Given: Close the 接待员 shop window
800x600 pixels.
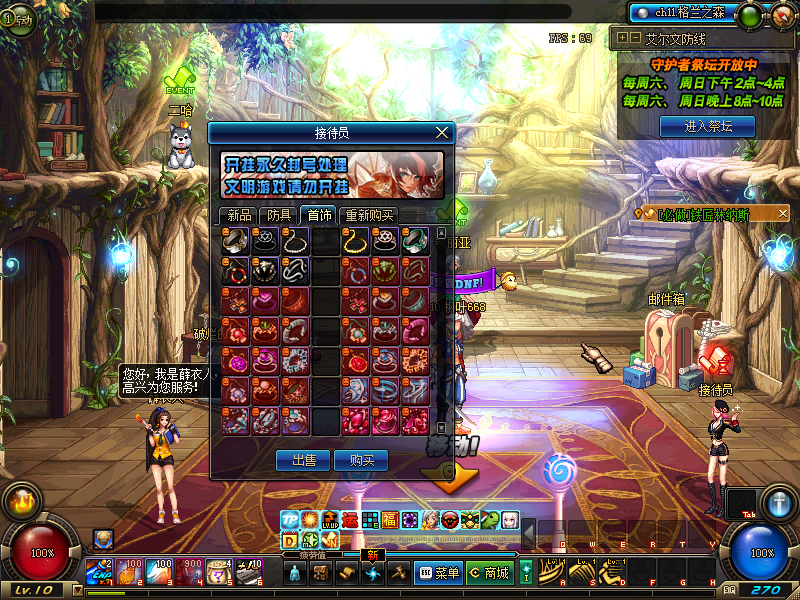Looking at the screenshot, I should (443, 132).
